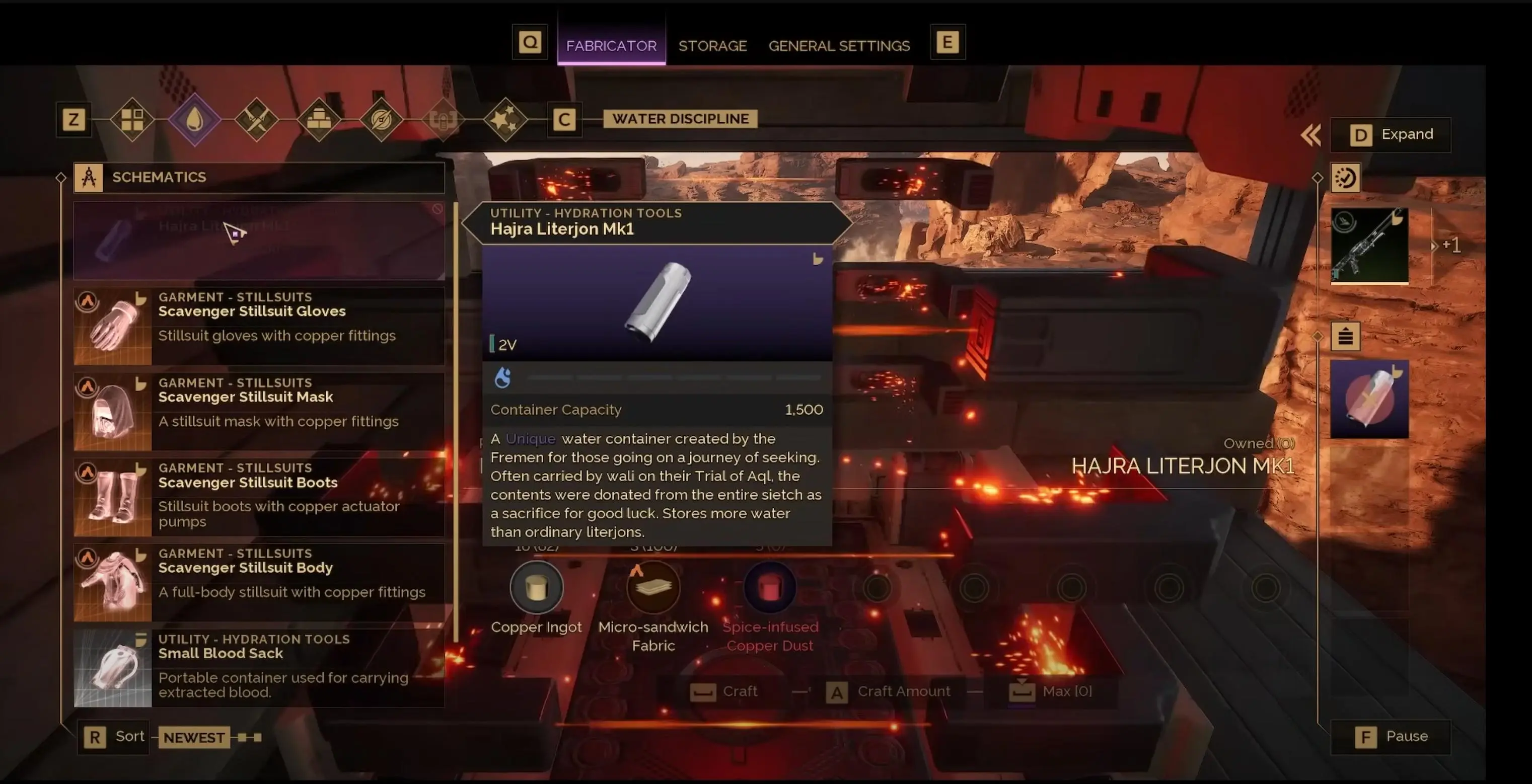The width and height of the screenshot is (1532, 784).
Task: Click the Spice-infused Copper Dust ingredient
Action: pyautogui.click(x=769, y=588)
